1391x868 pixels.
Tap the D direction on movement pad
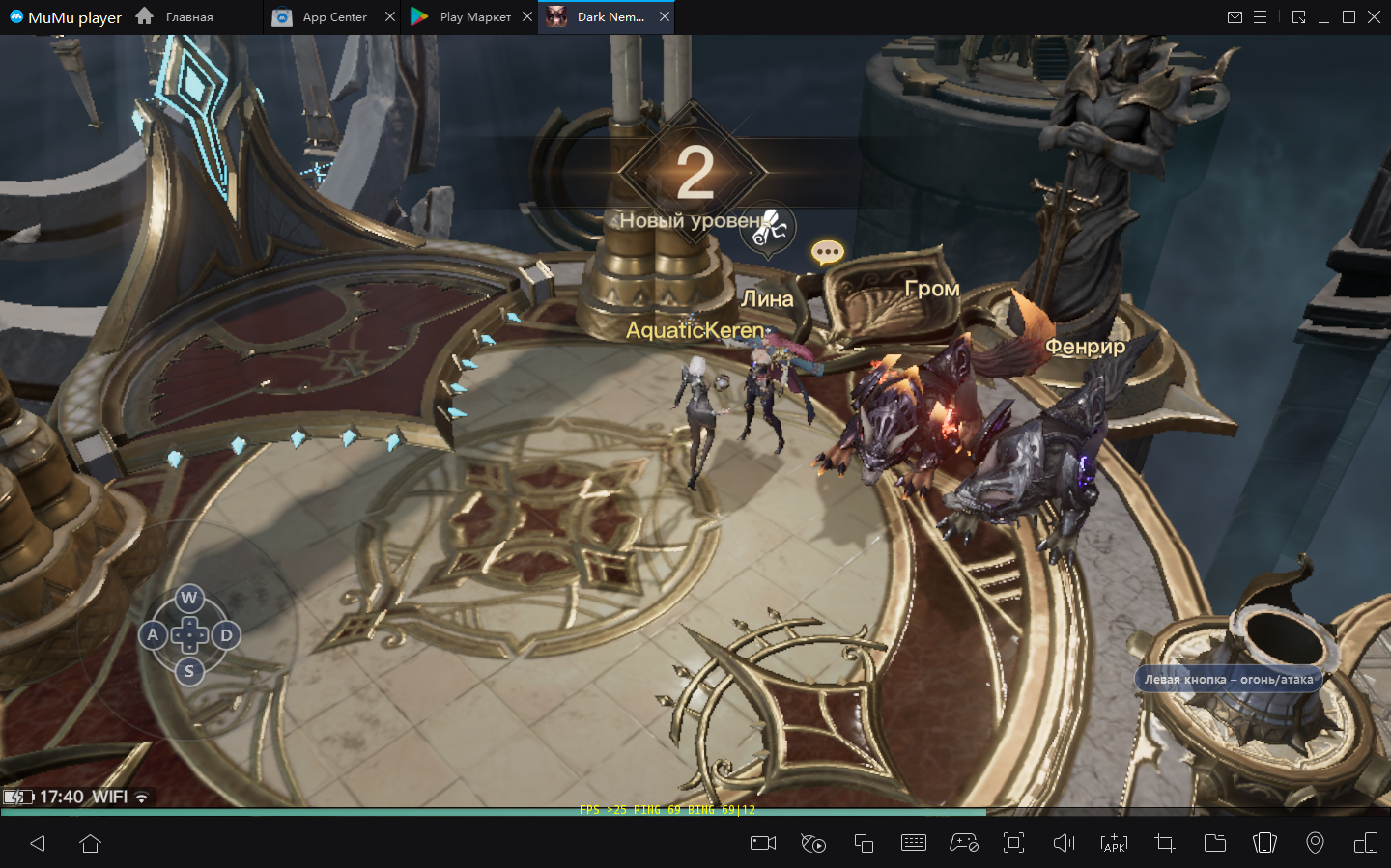[226, 634]
